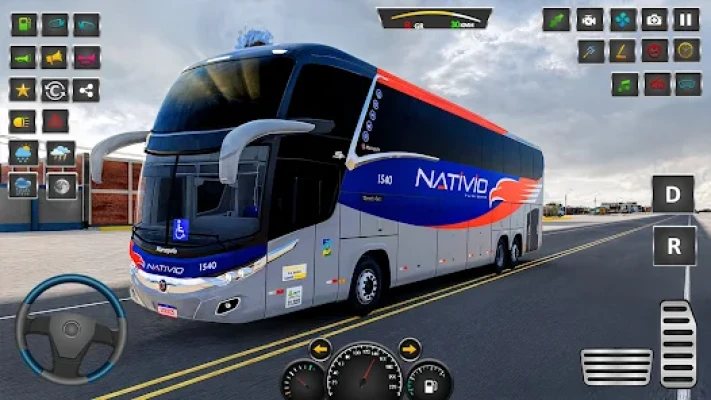Toggle the yellow headlights icon
This screenshot has width=711, height=400.
point(24,122)
